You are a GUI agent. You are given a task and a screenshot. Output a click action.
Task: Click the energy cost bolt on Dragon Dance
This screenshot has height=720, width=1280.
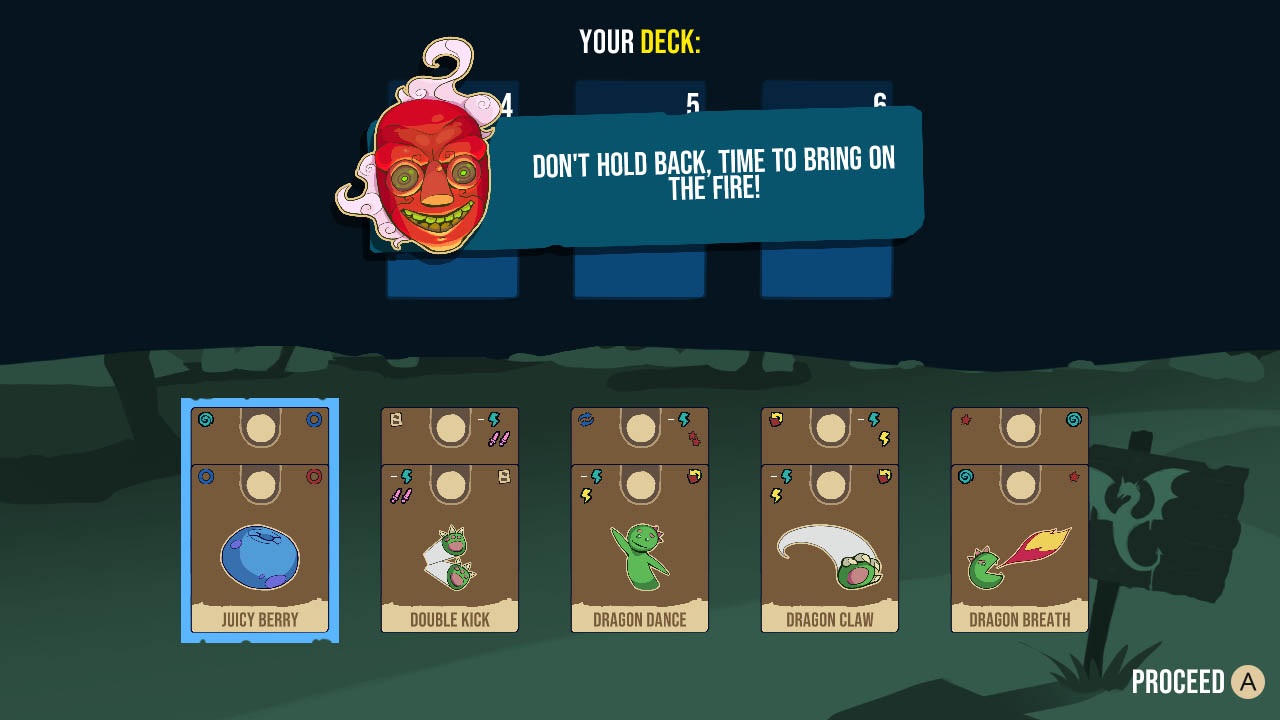coord(683,419)
